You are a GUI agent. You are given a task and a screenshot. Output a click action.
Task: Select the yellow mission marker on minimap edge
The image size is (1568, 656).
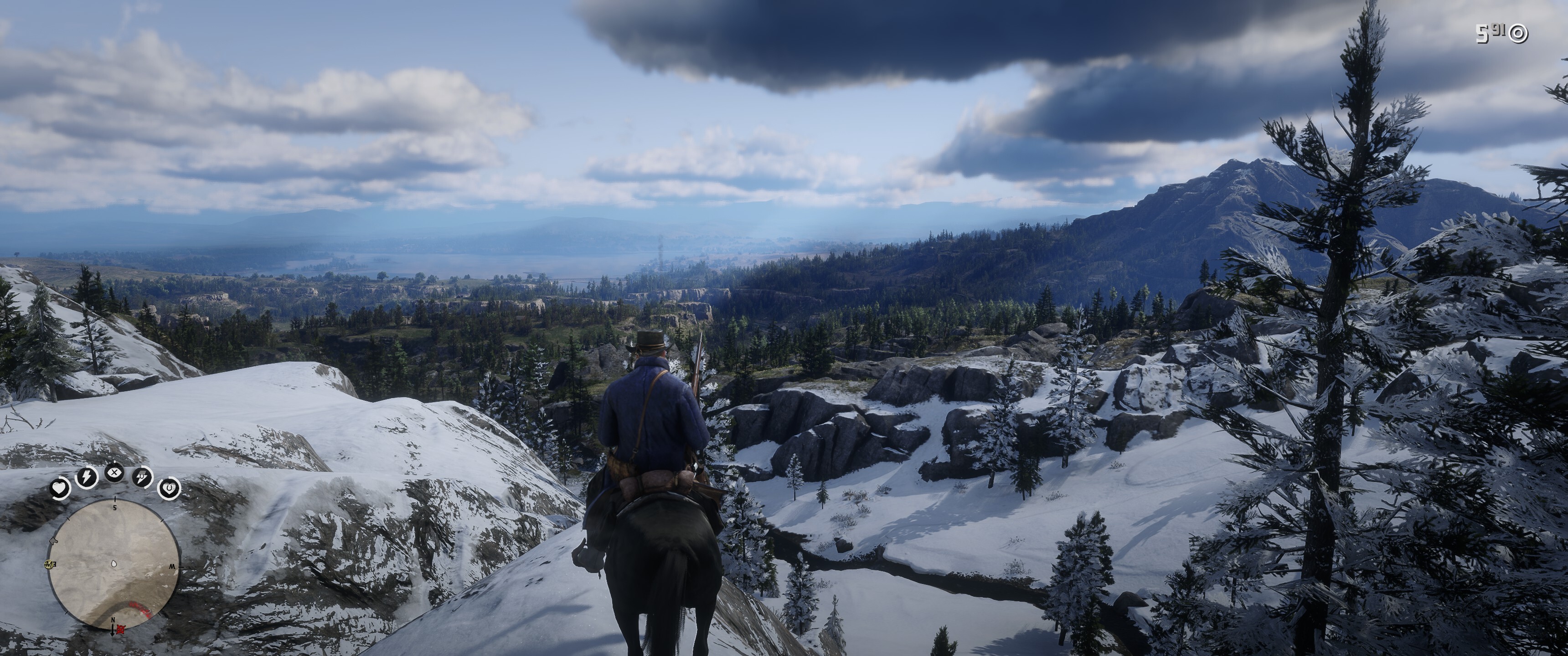[x=48, y=564]
